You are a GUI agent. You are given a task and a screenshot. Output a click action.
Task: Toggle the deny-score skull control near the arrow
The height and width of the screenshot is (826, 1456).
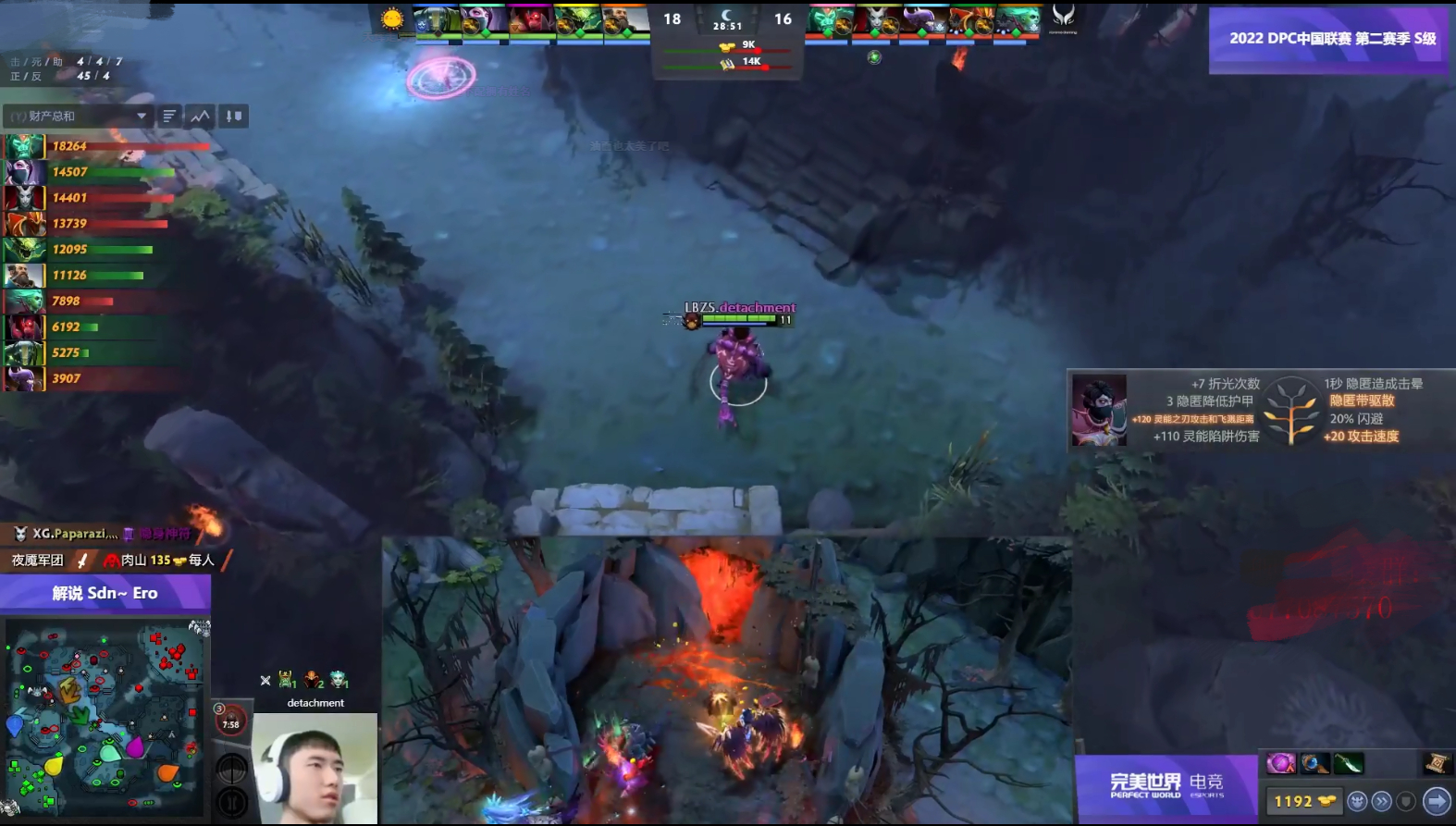tap(1356, 801)
